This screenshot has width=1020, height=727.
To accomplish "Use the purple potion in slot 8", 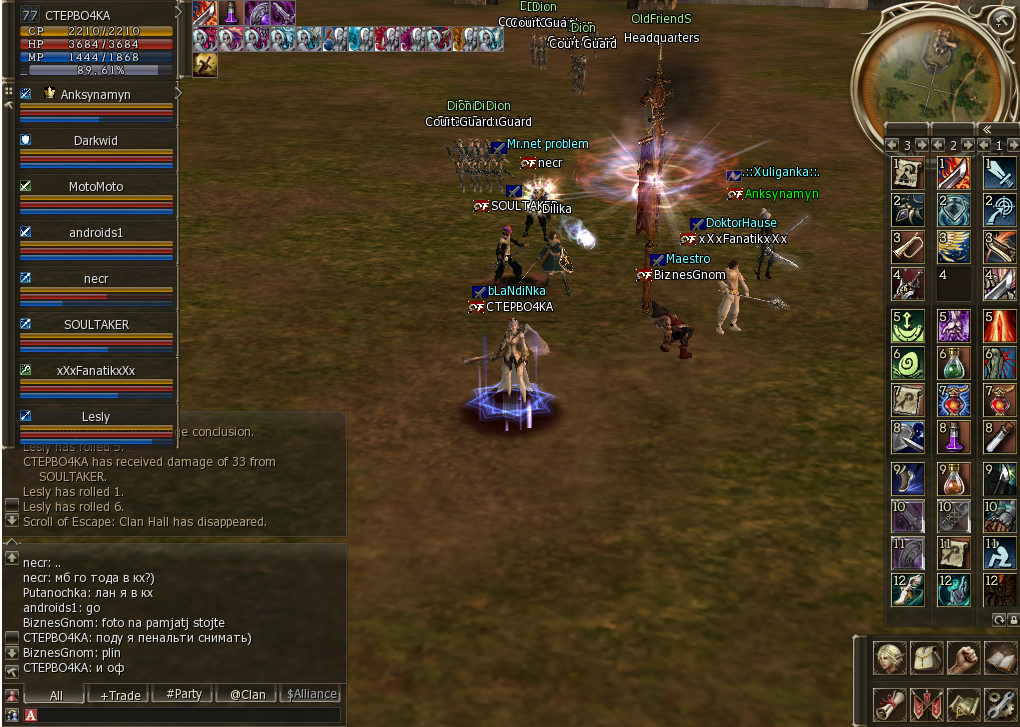I will click(x=954, y=438).
